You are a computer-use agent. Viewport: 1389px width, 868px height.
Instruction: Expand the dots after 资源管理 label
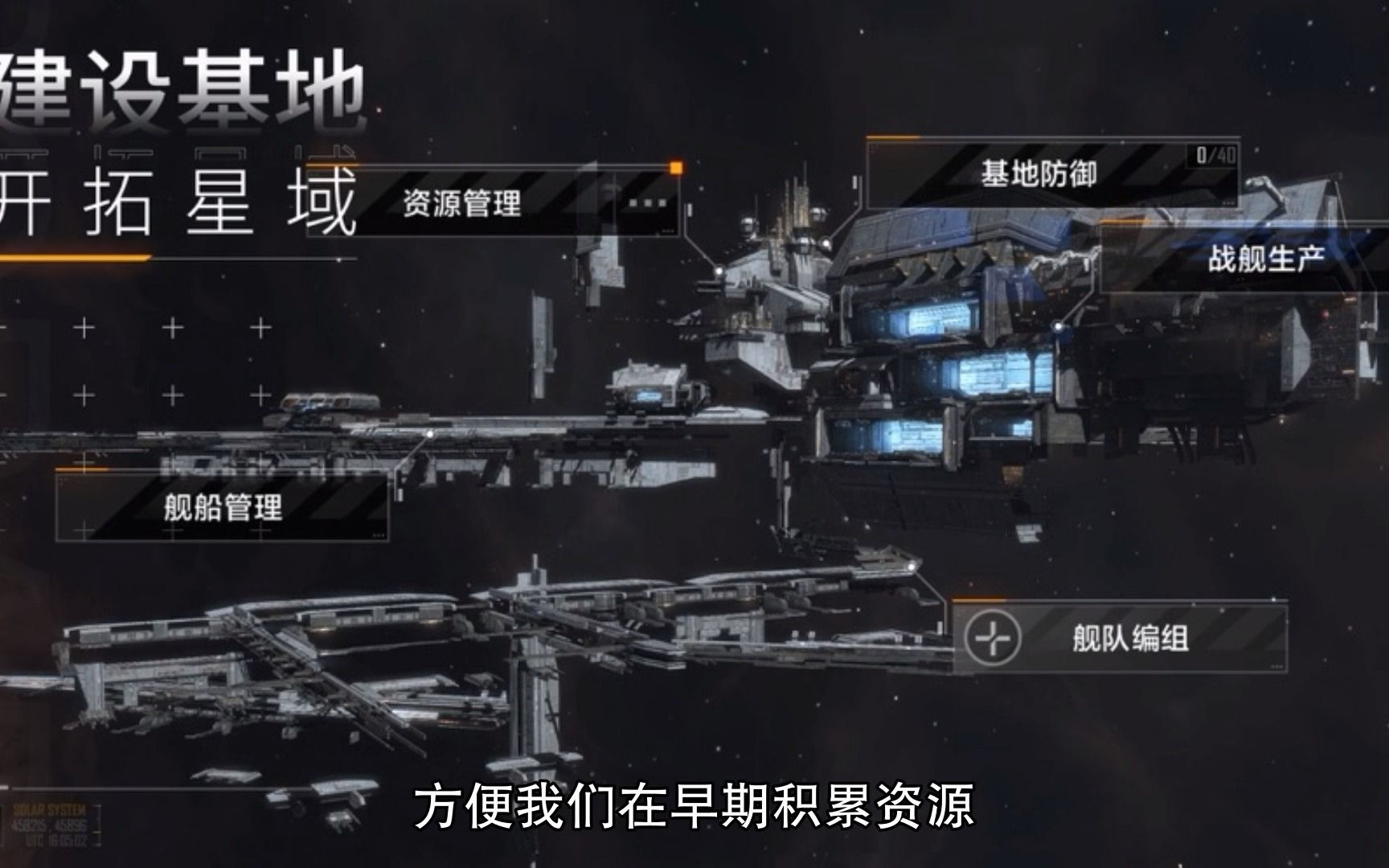[x=647, y=203]
